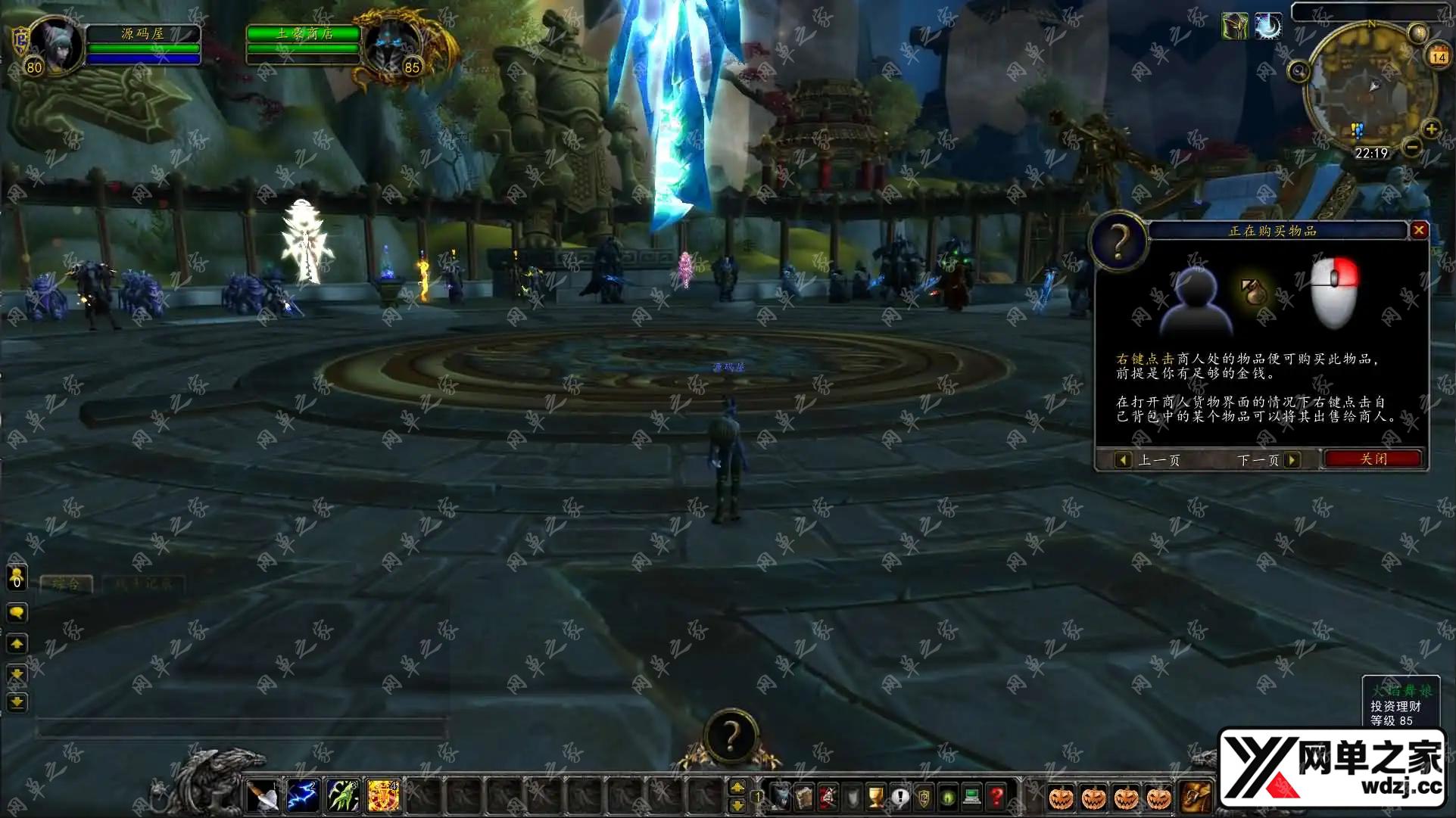Open the red question mark help button

click(x=996, y=797)
